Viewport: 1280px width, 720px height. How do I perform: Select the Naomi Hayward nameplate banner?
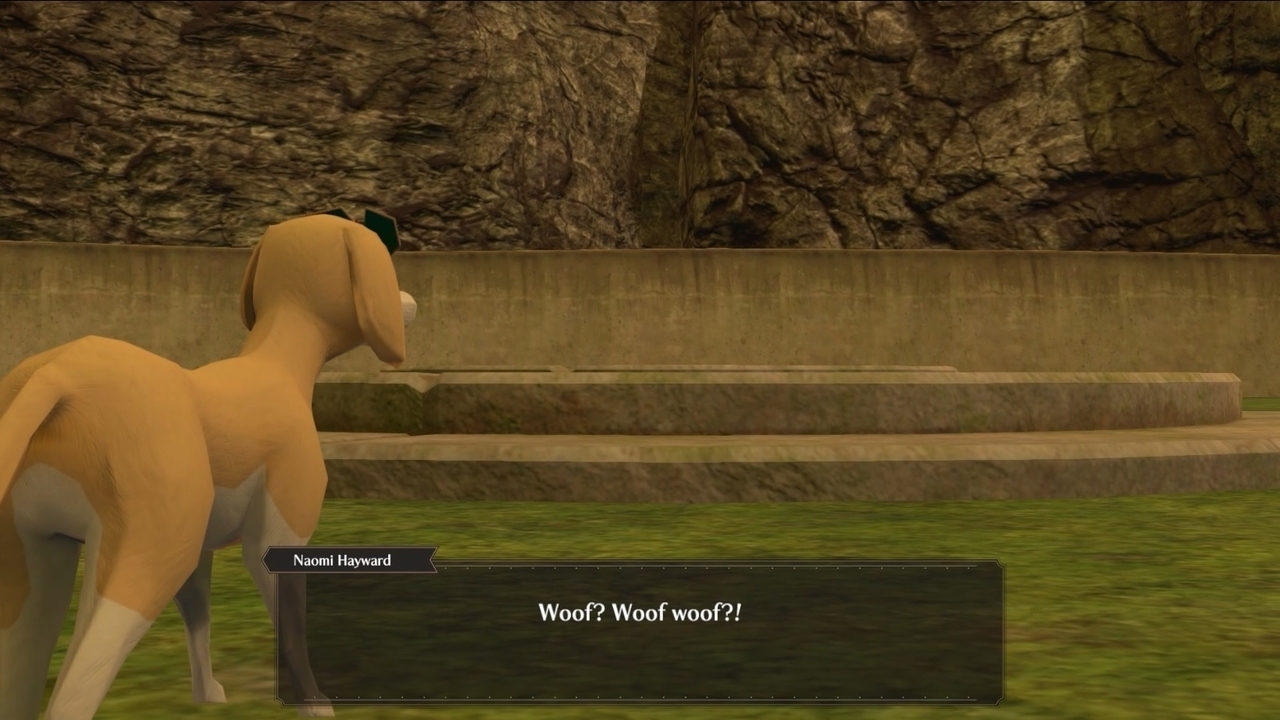pyautogui.click(x=350, y=560)
